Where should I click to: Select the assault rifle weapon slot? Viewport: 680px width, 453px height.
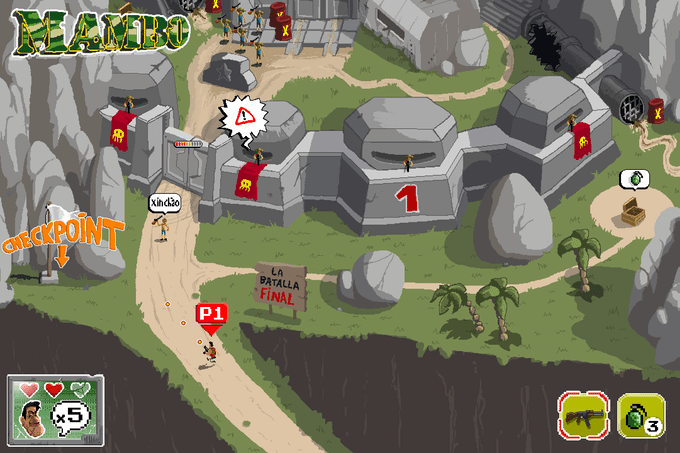point(584,415)
